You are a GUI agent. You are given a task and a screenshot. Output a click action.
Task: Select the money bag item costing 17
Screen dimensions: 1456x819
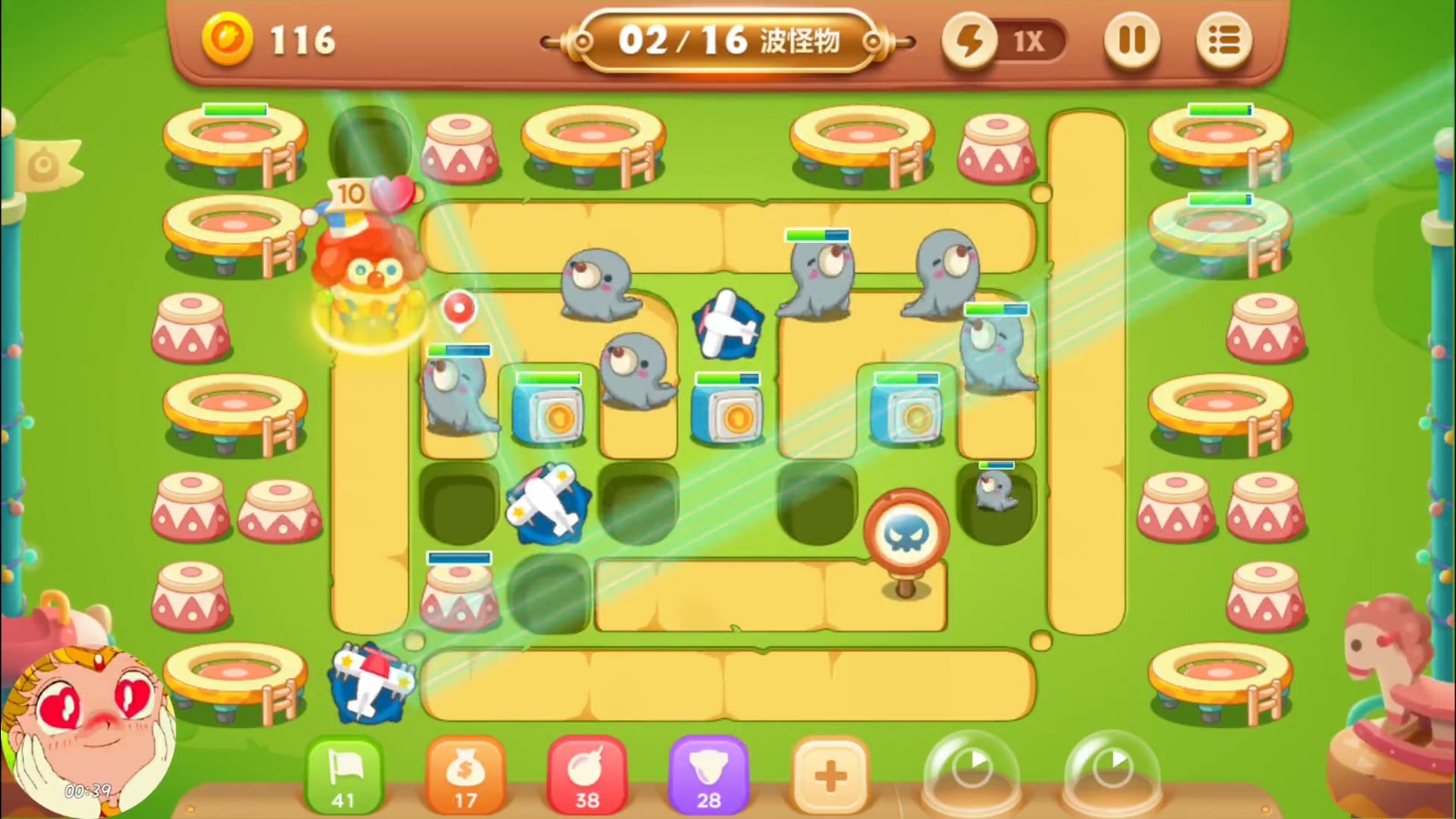tap(466, 774)
